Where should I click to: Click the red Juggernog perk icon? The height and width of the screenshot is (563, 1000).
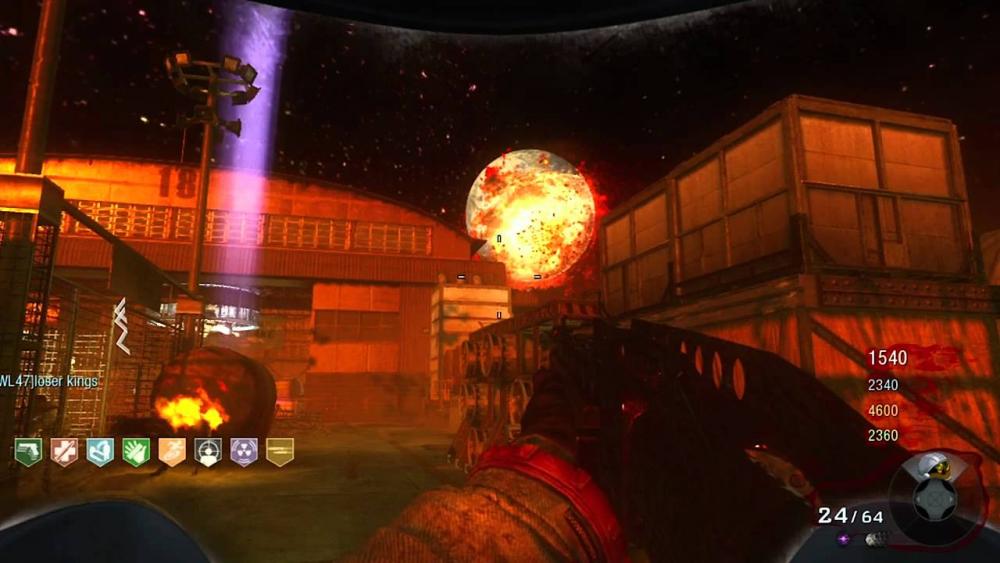(x=64, y=452)
